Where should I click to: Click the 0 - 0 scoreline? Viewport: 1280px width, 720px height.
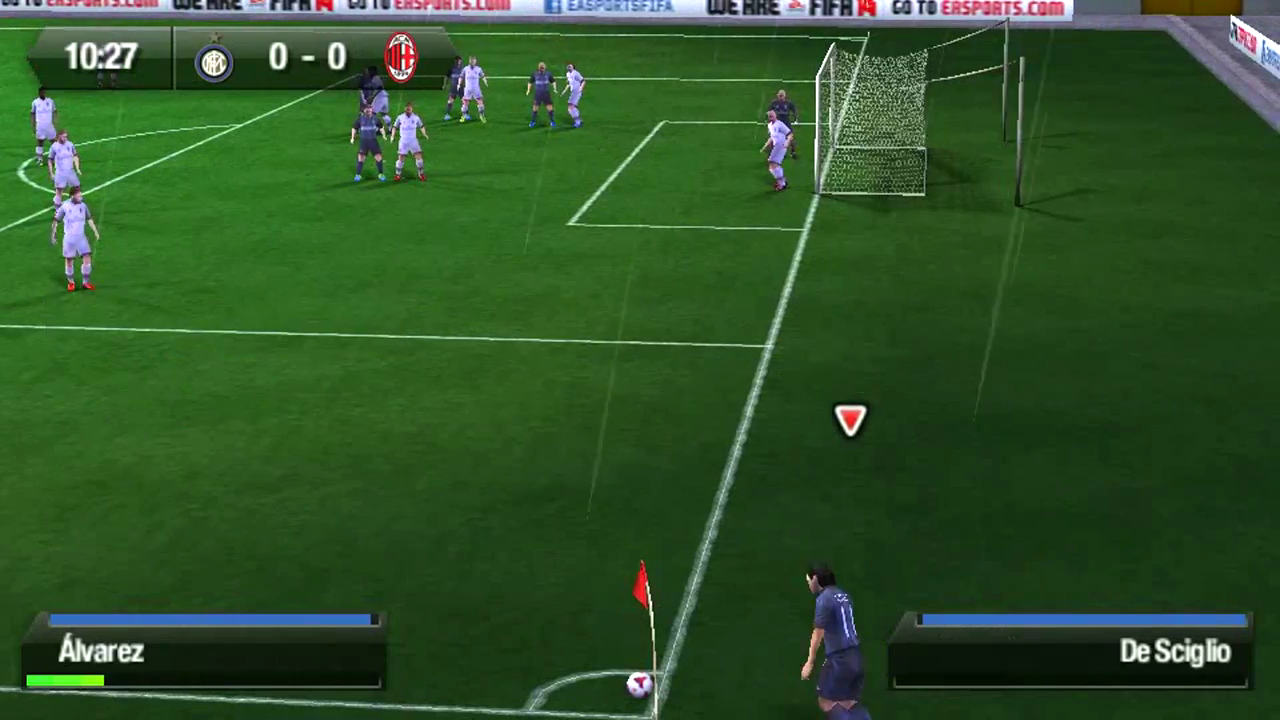pos(307,57)
